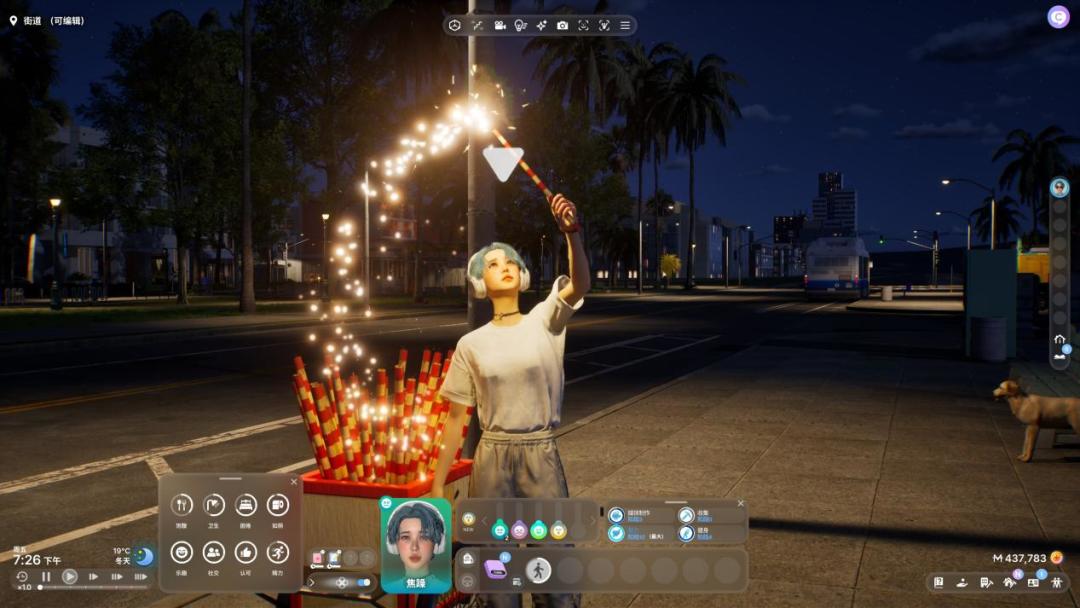Pause the game time

46,576
